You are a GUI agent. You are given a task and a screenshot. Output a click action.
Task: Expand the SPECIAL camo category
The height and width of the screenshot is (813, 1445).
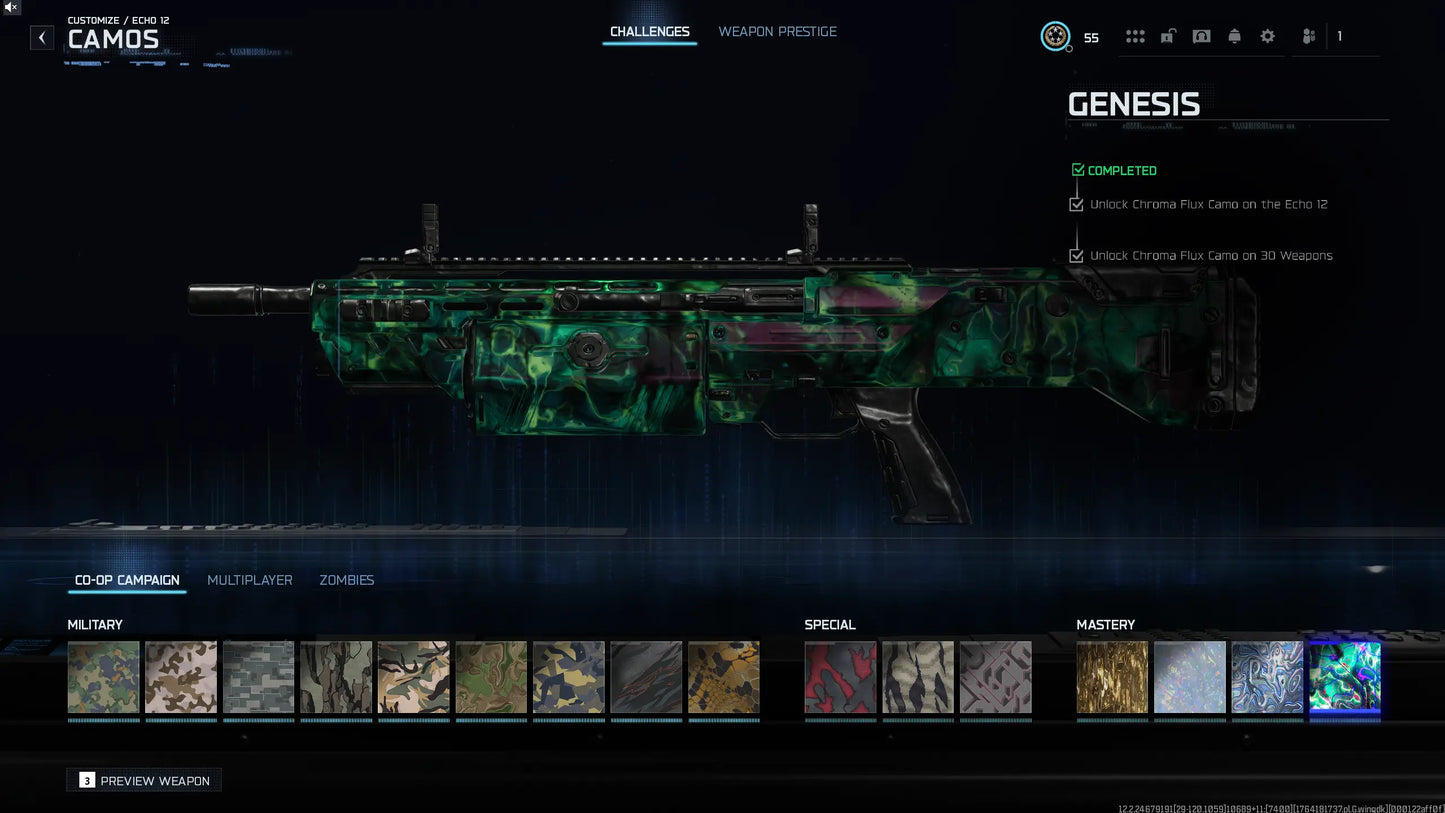[830, 624]
